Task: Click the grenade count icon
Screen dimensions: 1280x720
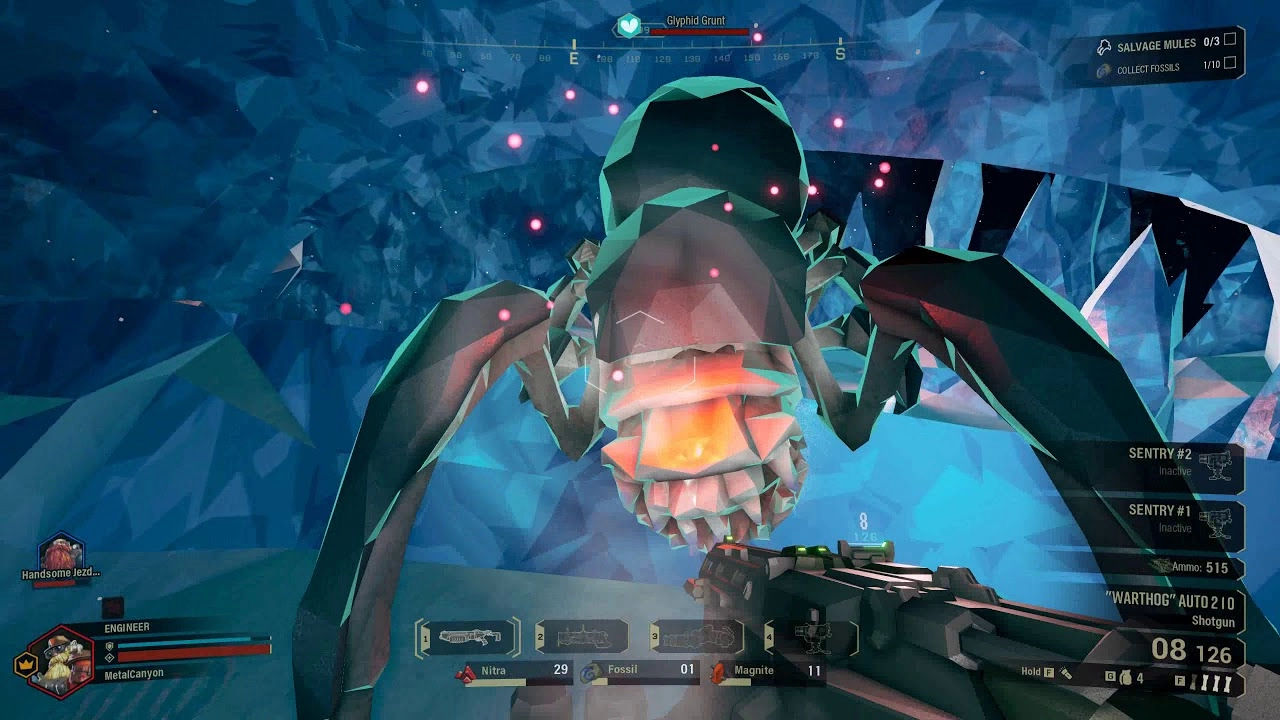Action: (x=1128, y=679)
